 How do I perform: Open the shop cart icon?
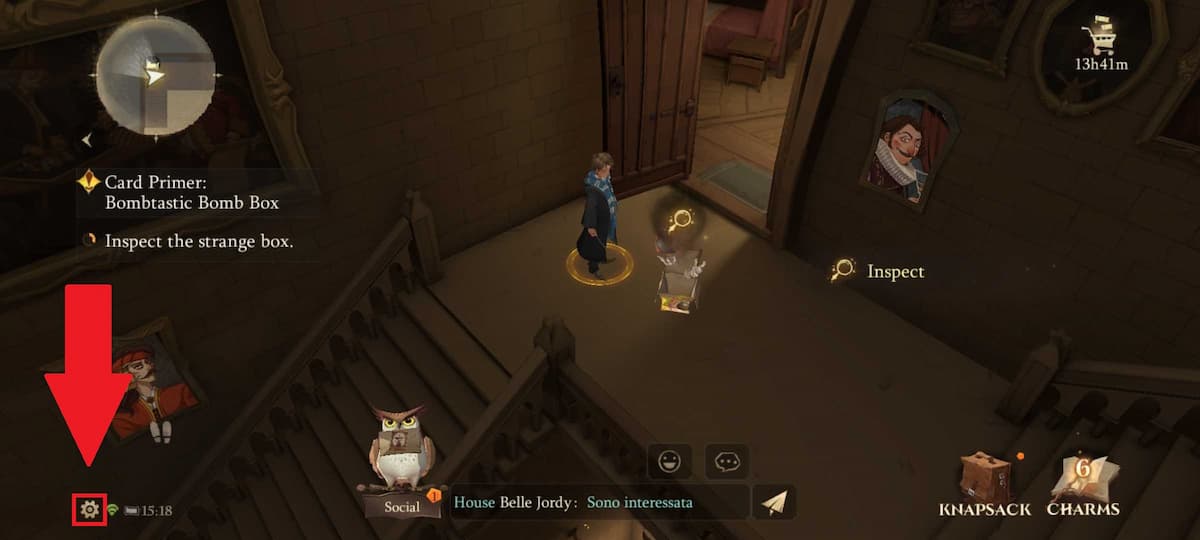(1100, 38)
